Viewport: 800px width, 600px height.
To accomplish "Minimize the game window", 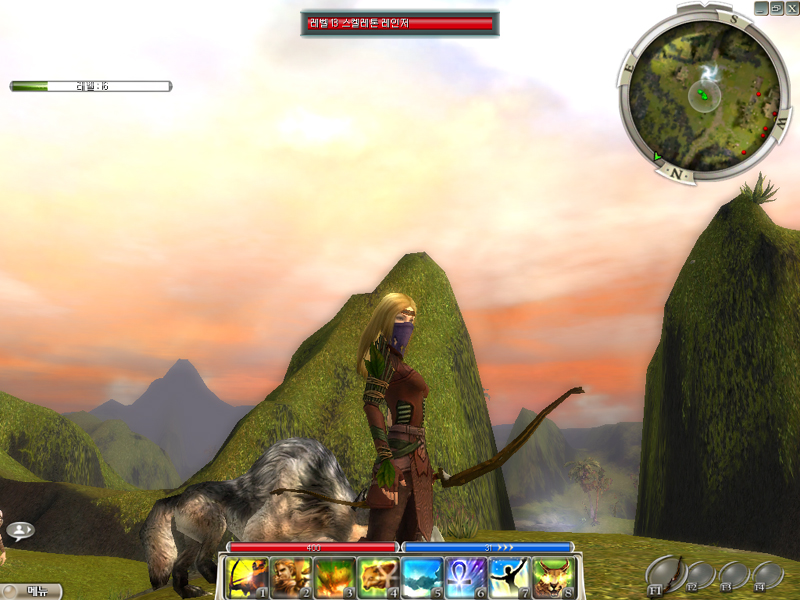I will (762, 7).
